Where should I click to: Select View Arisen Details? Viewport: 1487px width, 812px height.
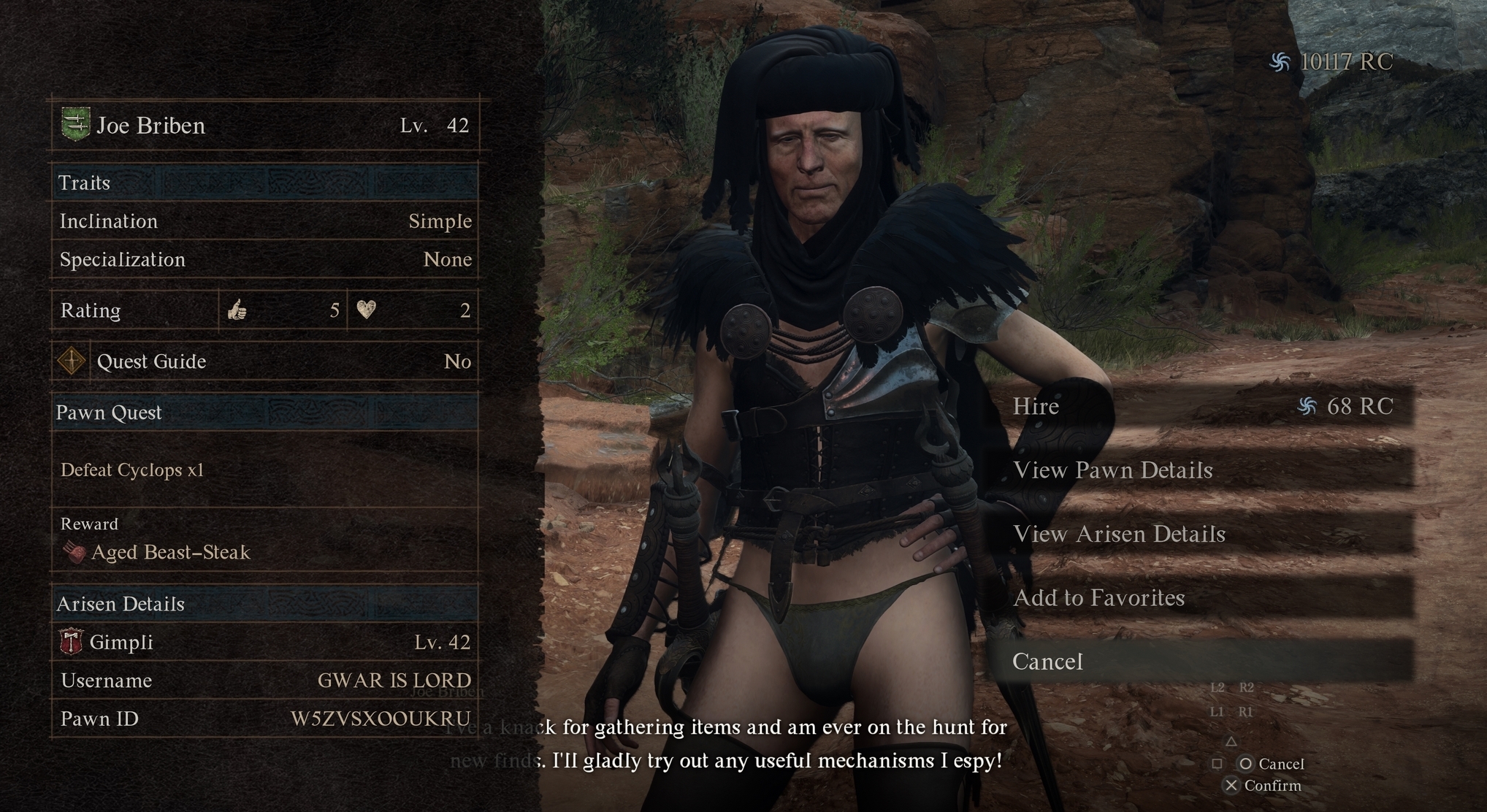(x=1201, y=534)
